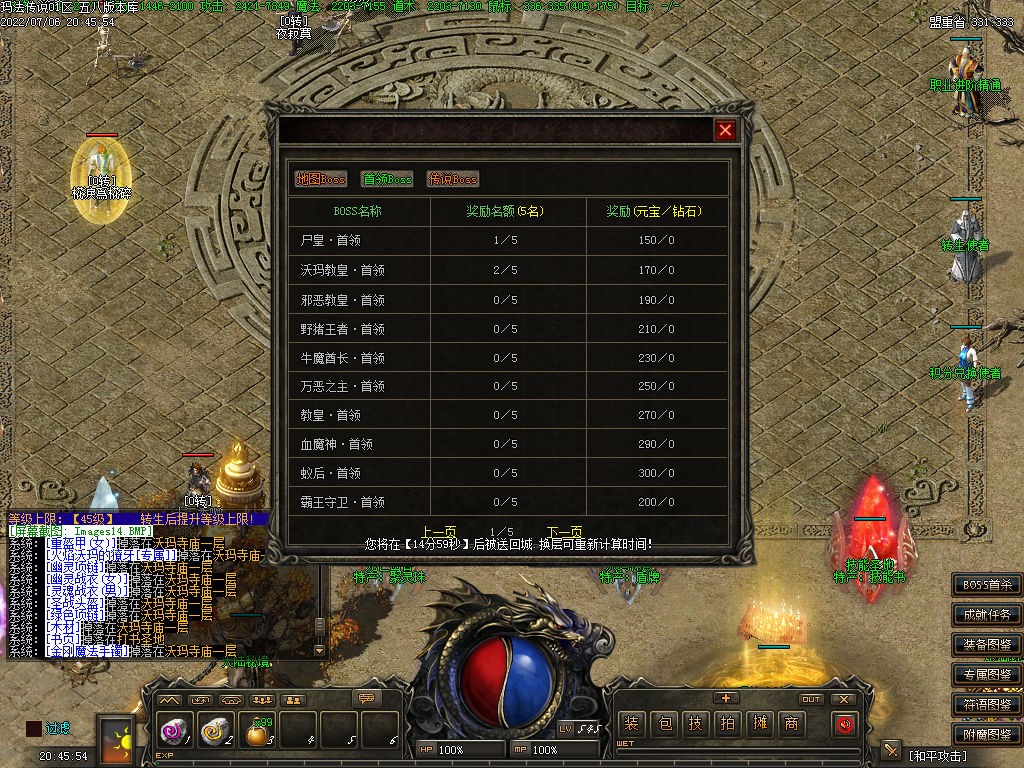The image size is (1024, 768).
Task: Open the skills panel with 技
Action: (696, 724)
